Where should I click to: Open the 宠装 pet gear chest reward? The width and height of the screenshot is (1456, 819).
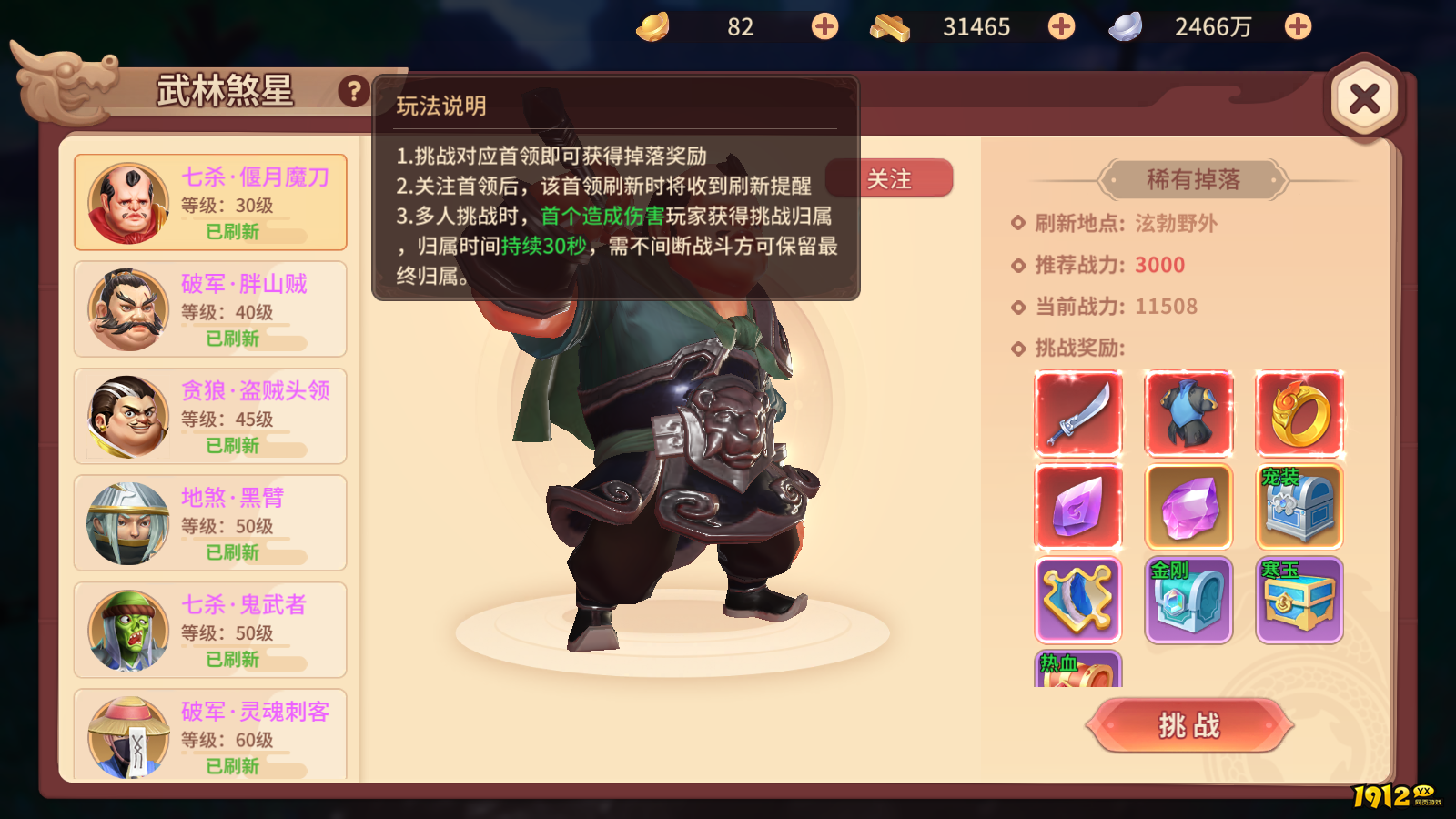click(x=1299, y=506)
